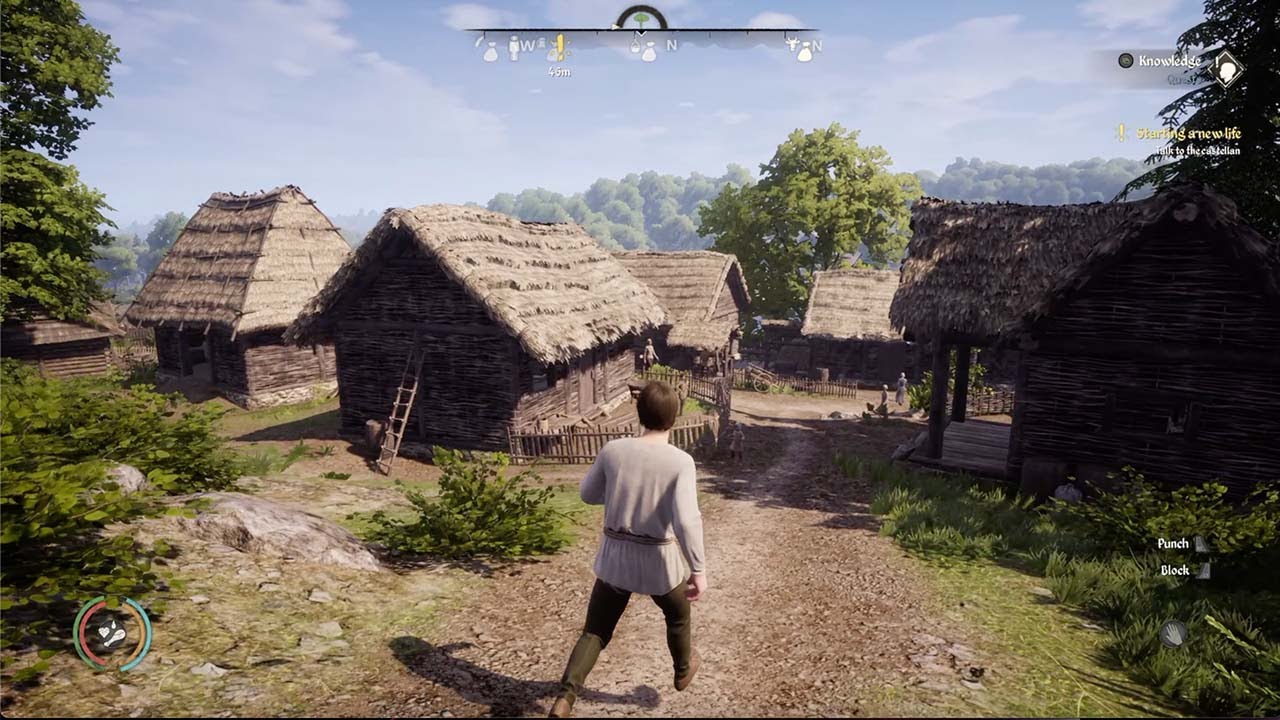Viewport: 1280px width, 720px height.
Task: Click the hand interaction icon bottom right
Action: (x=1173, y=631)
